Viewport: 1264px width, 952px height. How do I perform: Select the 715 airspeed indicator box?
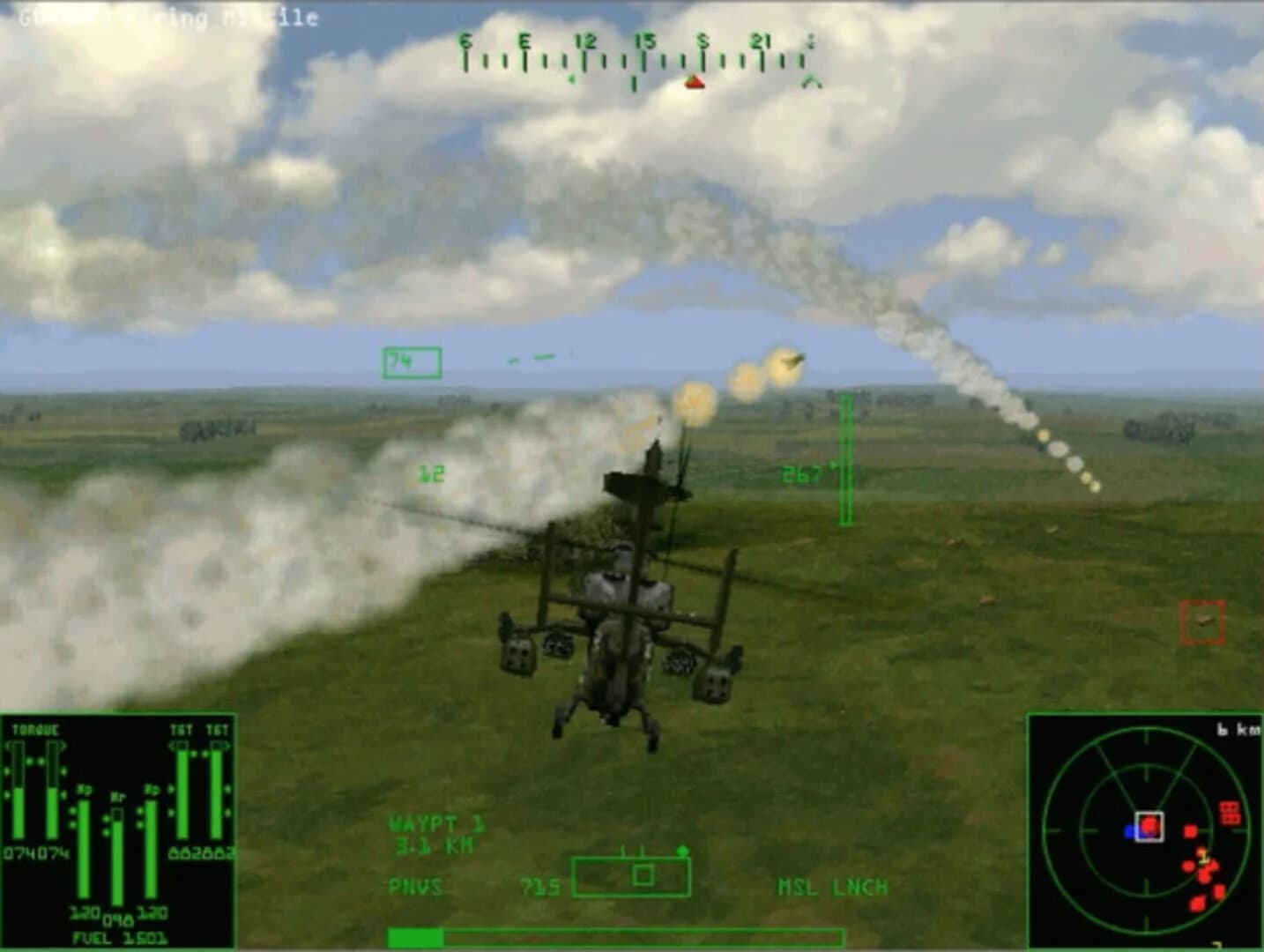click(x=541, y=889)
